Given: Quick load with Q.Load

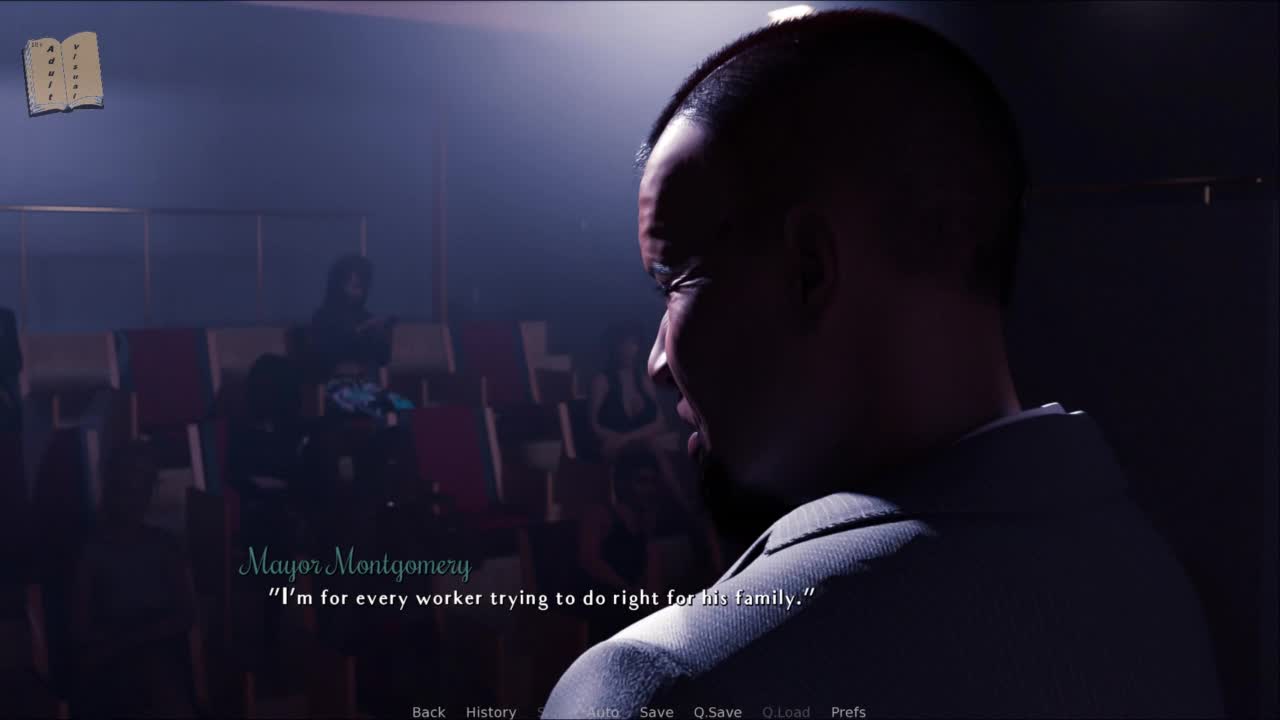Looking at the screenshot, I should click(x=786, y=712).
